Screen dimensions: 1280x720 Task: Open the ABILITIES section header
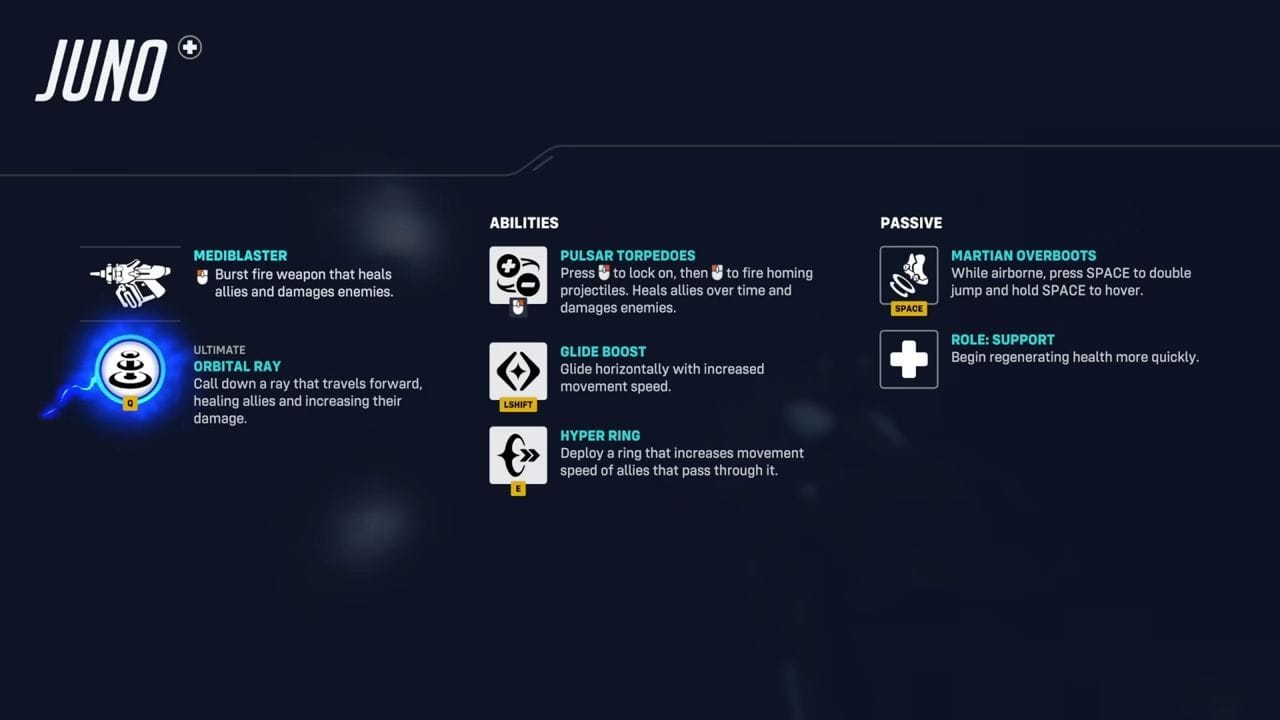tap(524, 223)
